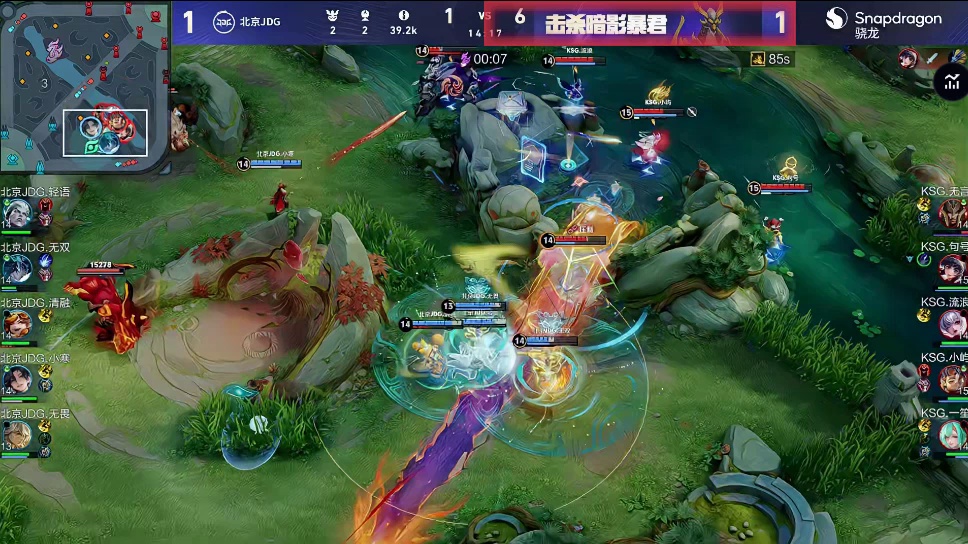This screenshot has height=544, width=968.
Task: Click the 北京JDG team logo
Action: [227, 21]
